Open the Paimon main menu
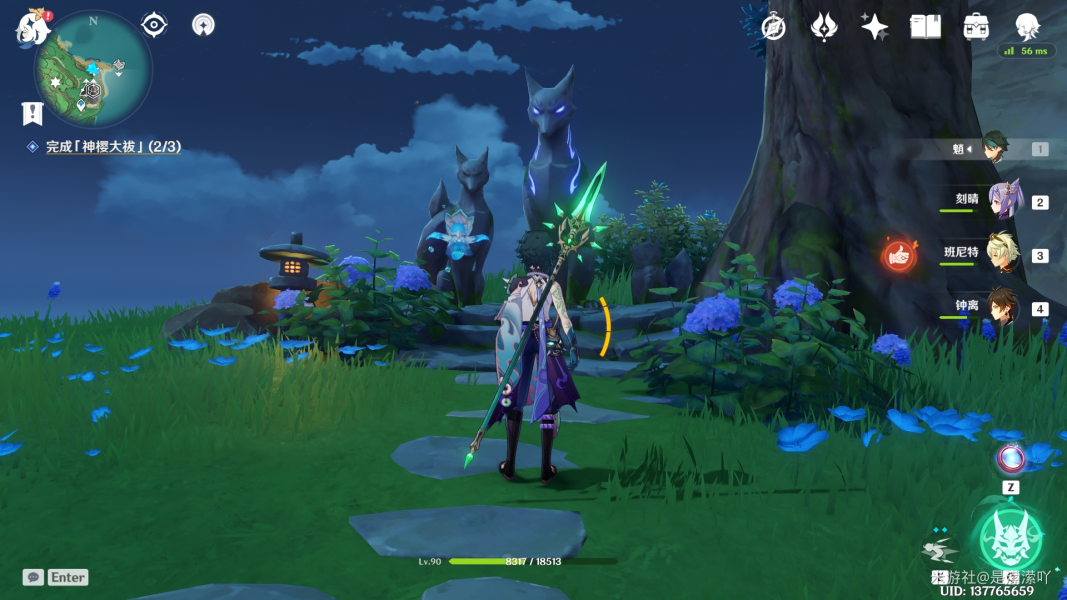Image resolution: width=1067 pixels, height=600 pixels. pos(31,27)
